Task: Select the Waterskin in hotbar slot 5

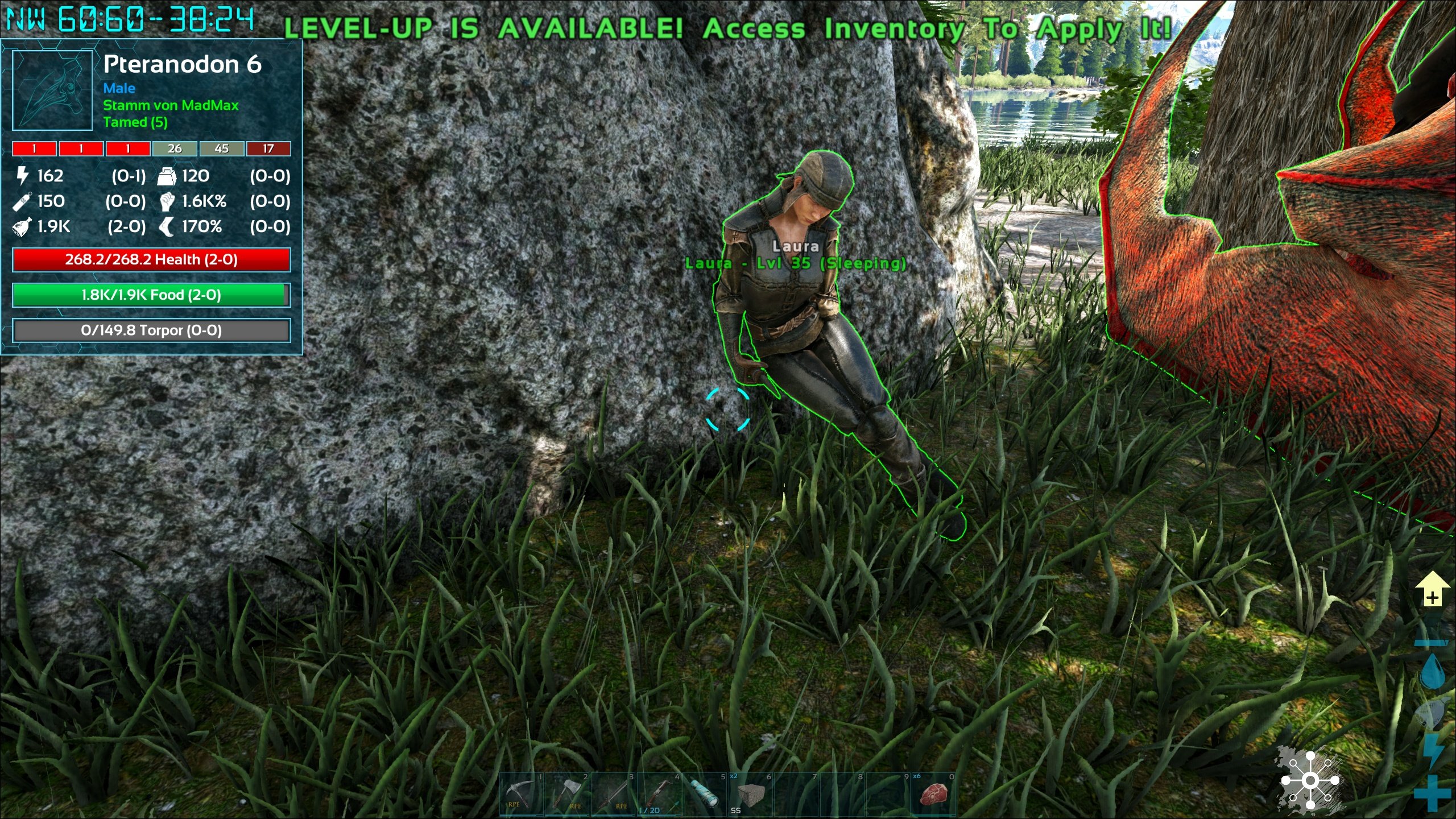Action: 705,795
